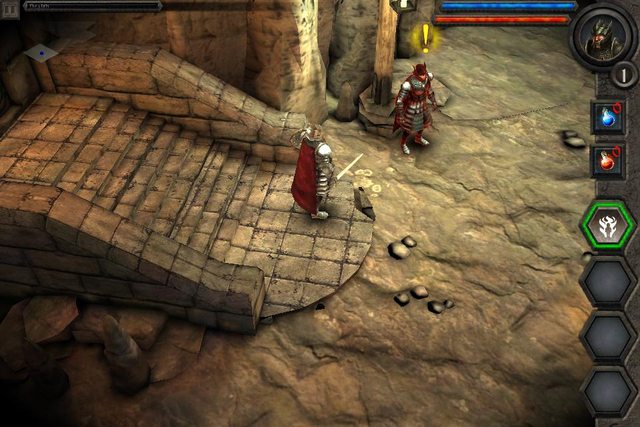Use the blue mana potion
Viewport: 640px width, 427px height.
click(607, 117)
